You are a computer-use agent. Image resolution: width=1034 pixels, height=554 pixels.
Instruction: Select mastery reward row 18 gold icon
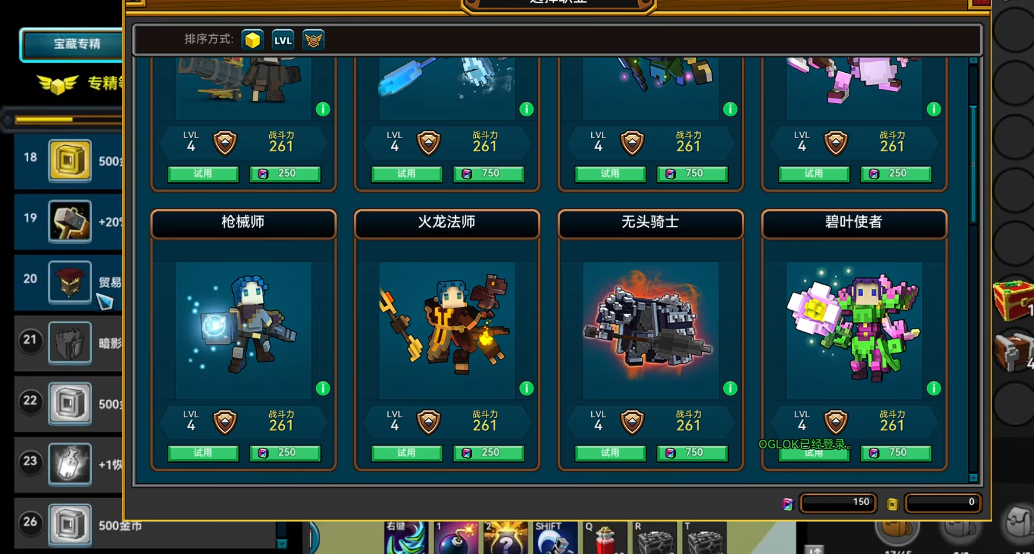[70, 160]
